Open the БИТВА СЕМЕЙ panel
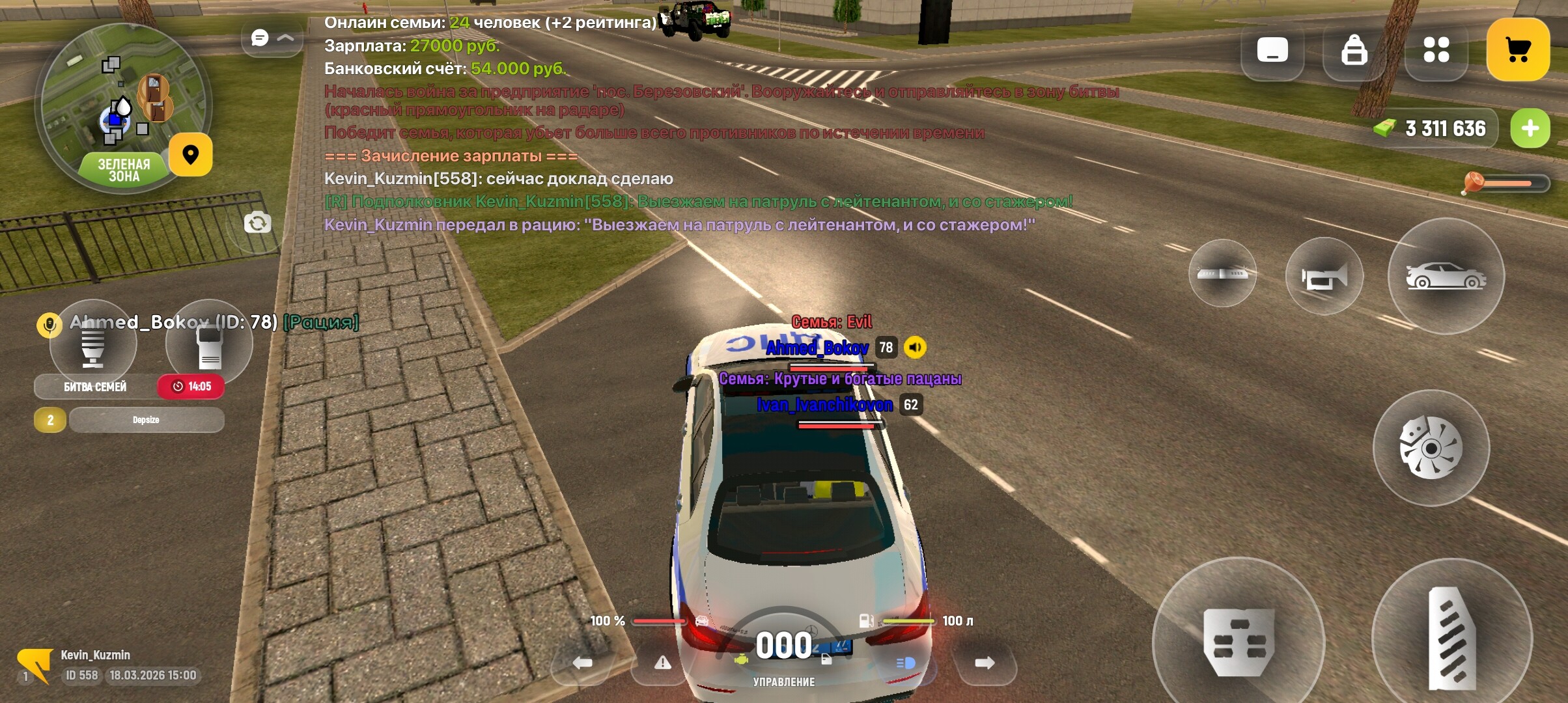This screenshot has height=703, width=1568. [x=95, y=387]
